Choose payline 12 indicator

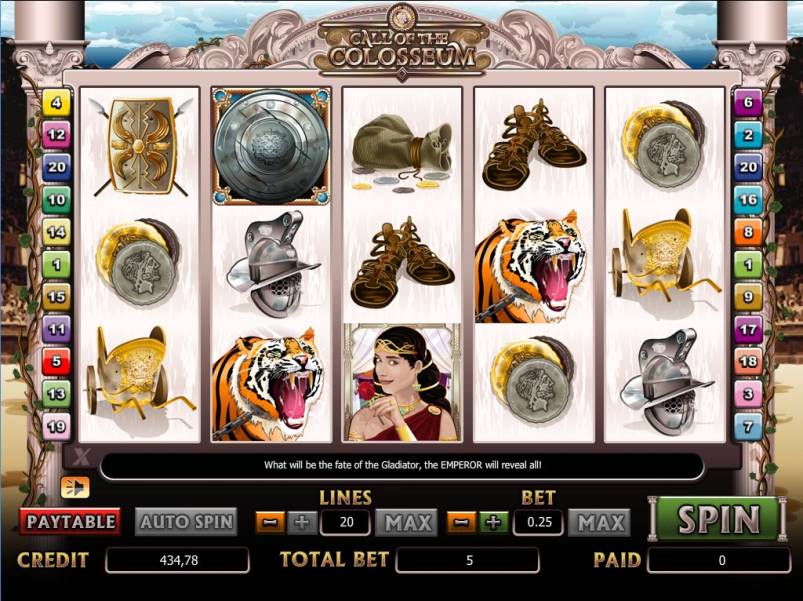pos(56,134)
